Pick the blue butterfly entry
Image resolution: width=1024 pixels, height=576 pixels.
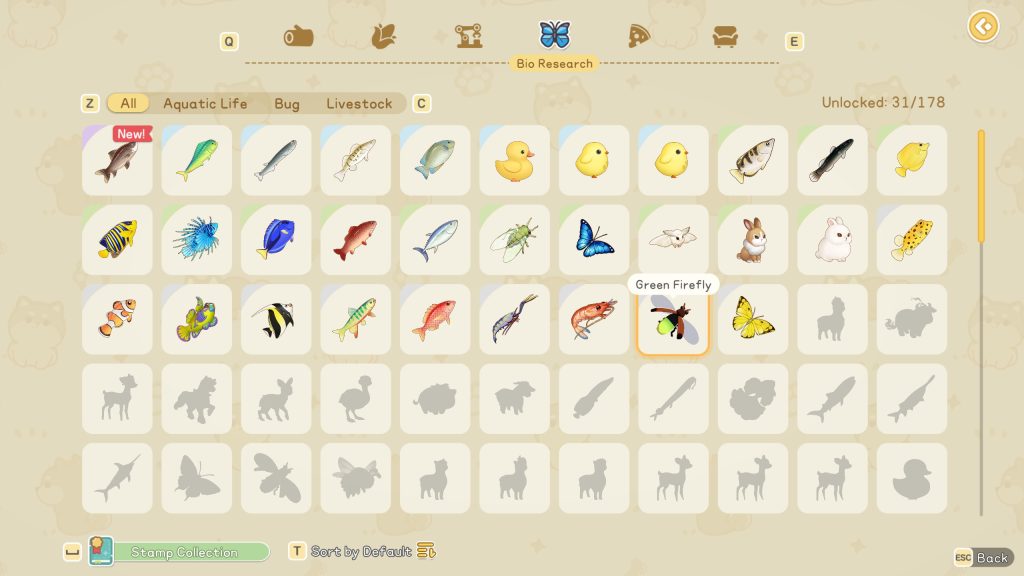[594, 240]
